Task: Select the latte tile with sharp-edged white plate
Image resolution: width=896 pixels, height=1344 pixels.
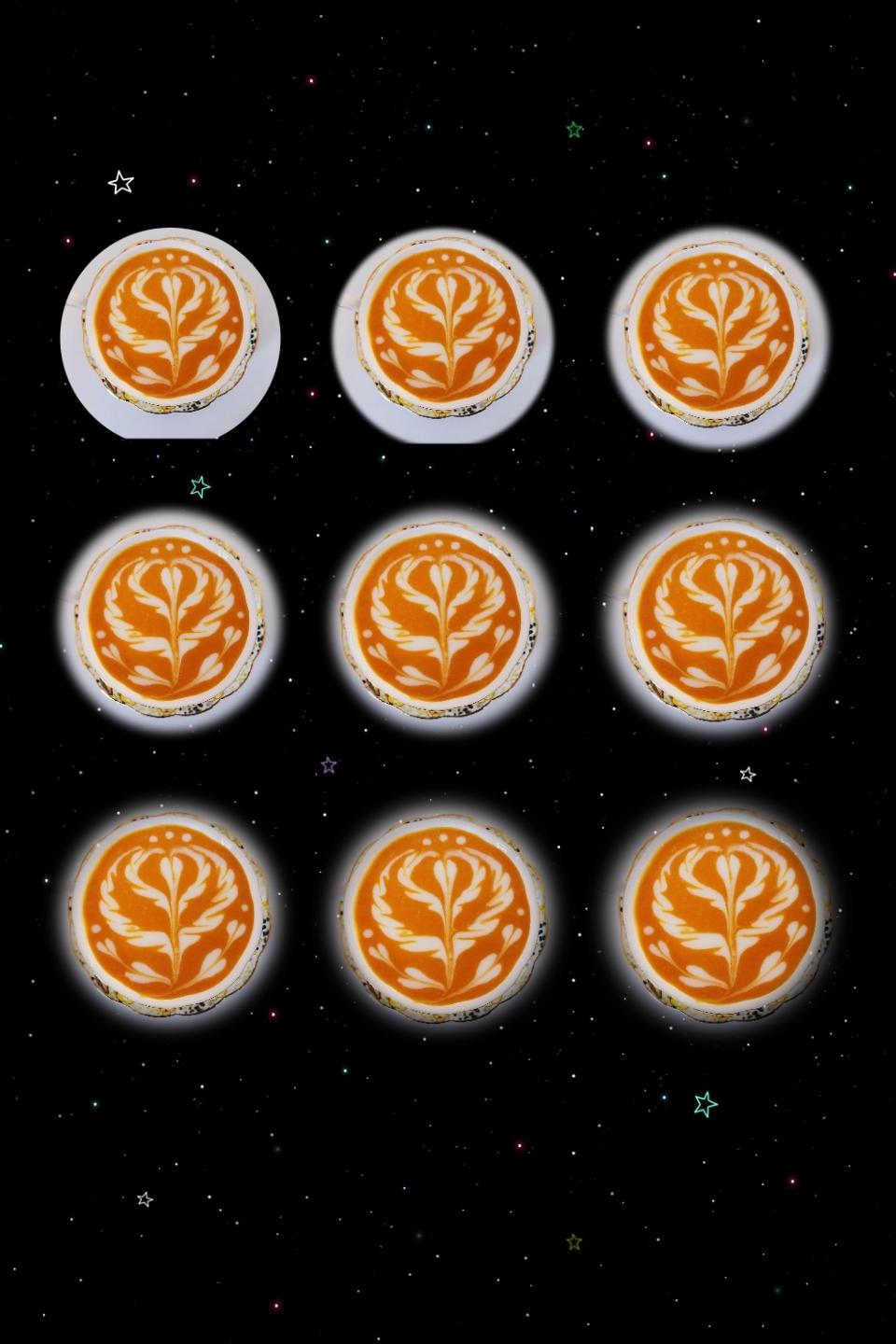Action: coord(171,333)
